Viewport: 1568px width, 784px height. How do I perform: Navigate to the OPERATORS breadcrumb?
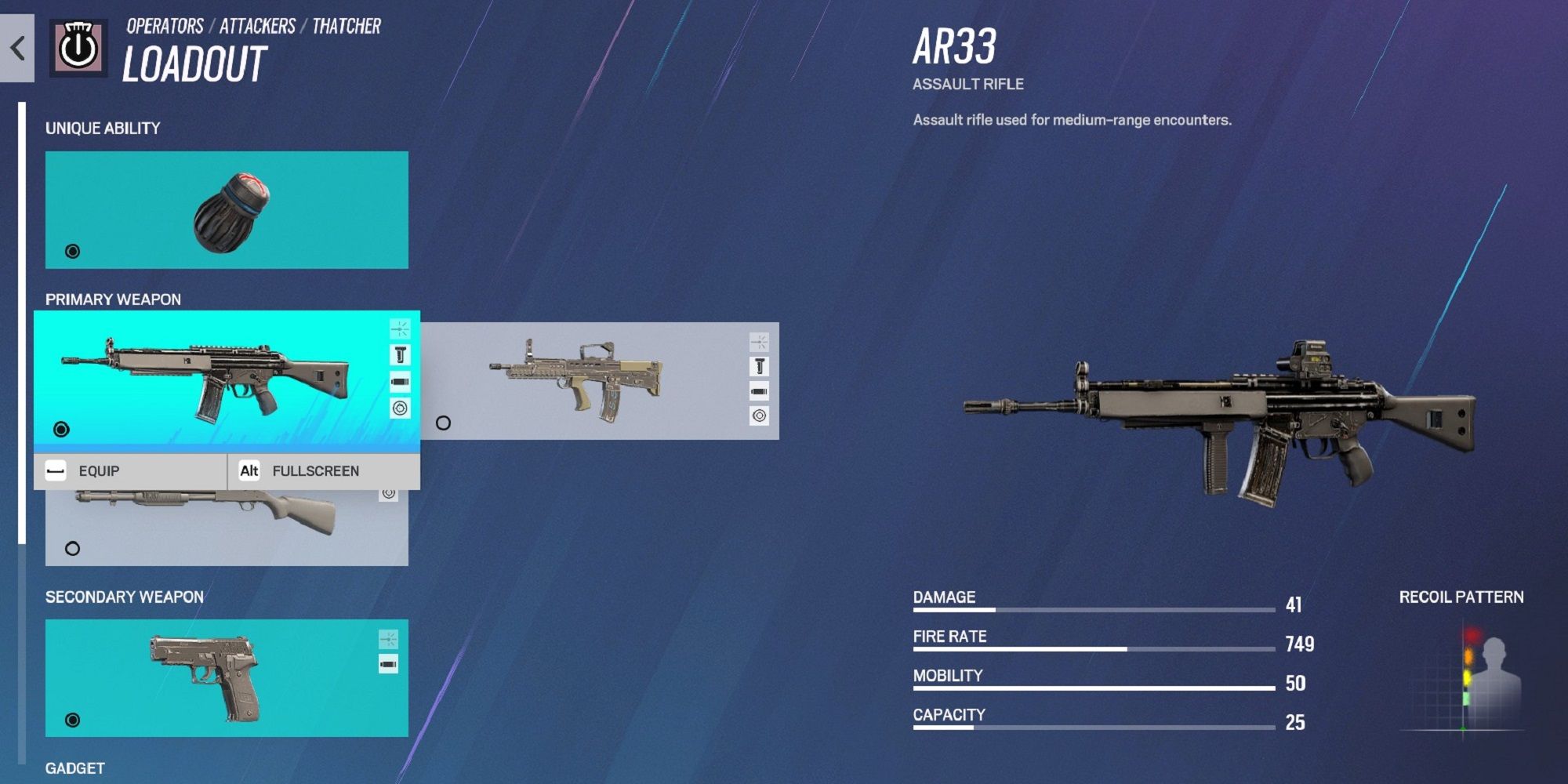click(166, 24)
